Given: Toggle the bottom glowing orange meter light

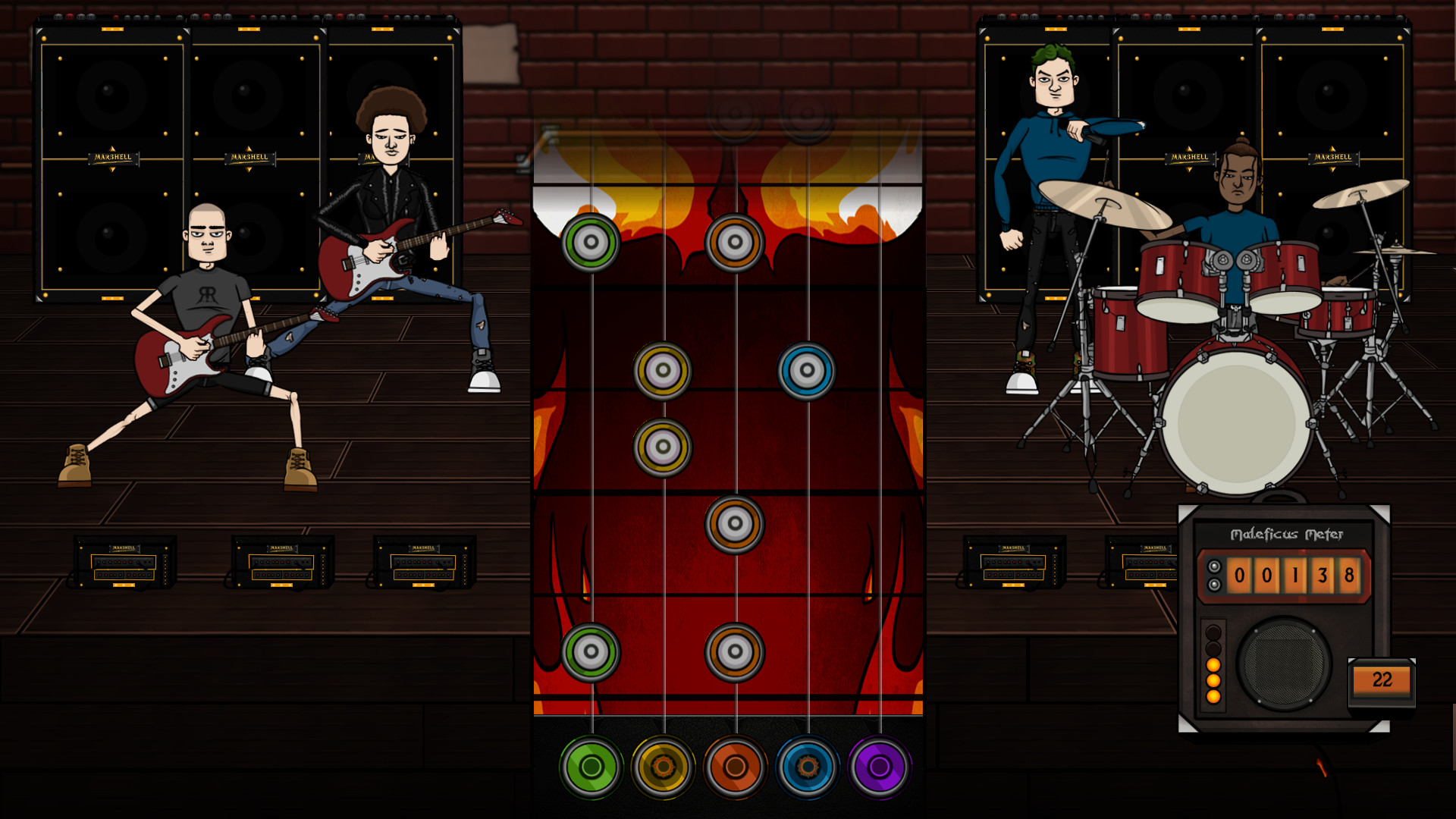Looking at the screenshot, I should tap(1214, 698).
